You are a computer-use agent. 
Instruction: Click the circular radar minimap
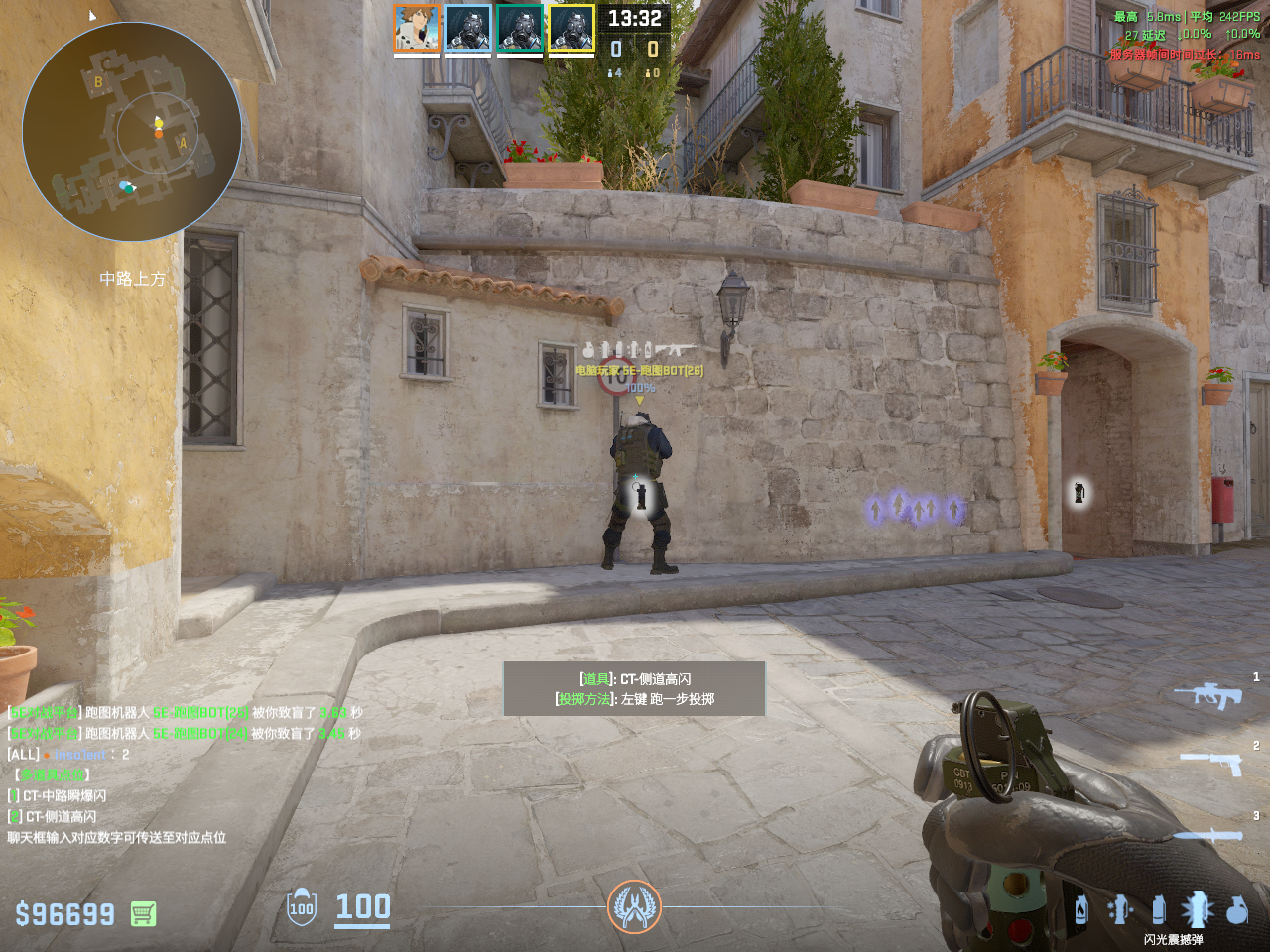(x=132, y=132)
